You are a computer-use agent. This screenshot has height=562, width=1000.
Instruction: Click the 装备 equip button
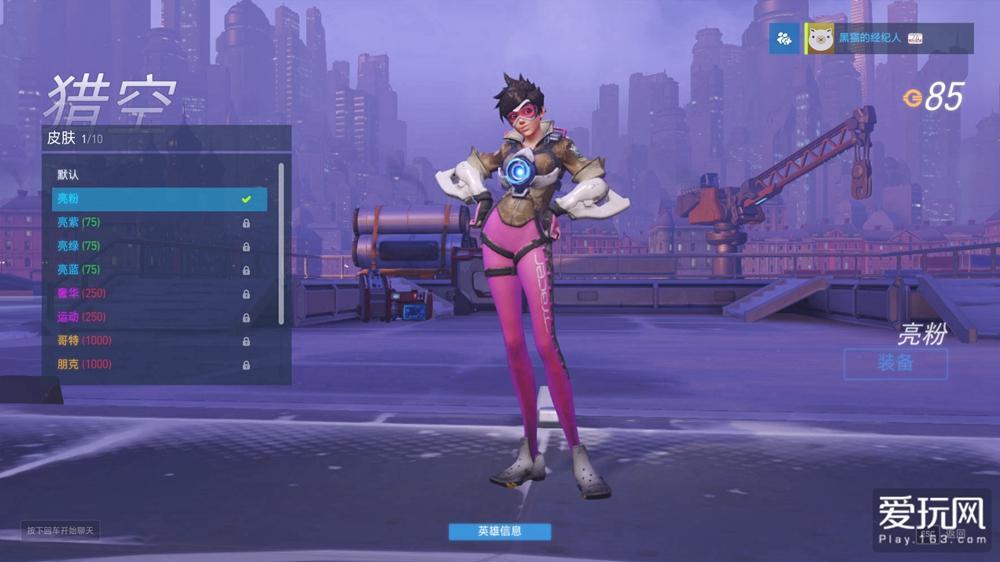(x=894, y=364)
